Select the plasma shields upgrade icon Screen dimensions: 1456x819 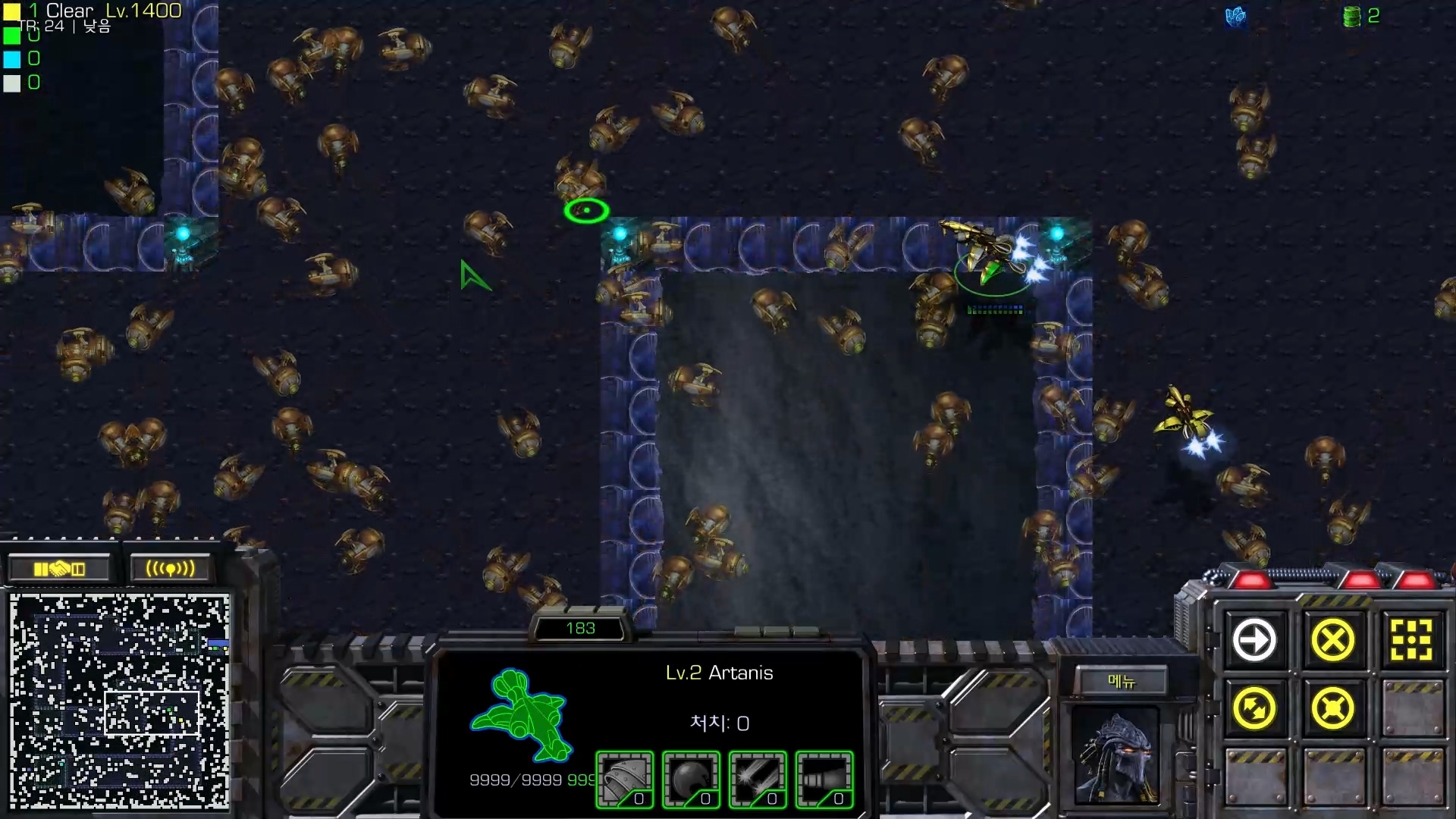click(691, 779)
